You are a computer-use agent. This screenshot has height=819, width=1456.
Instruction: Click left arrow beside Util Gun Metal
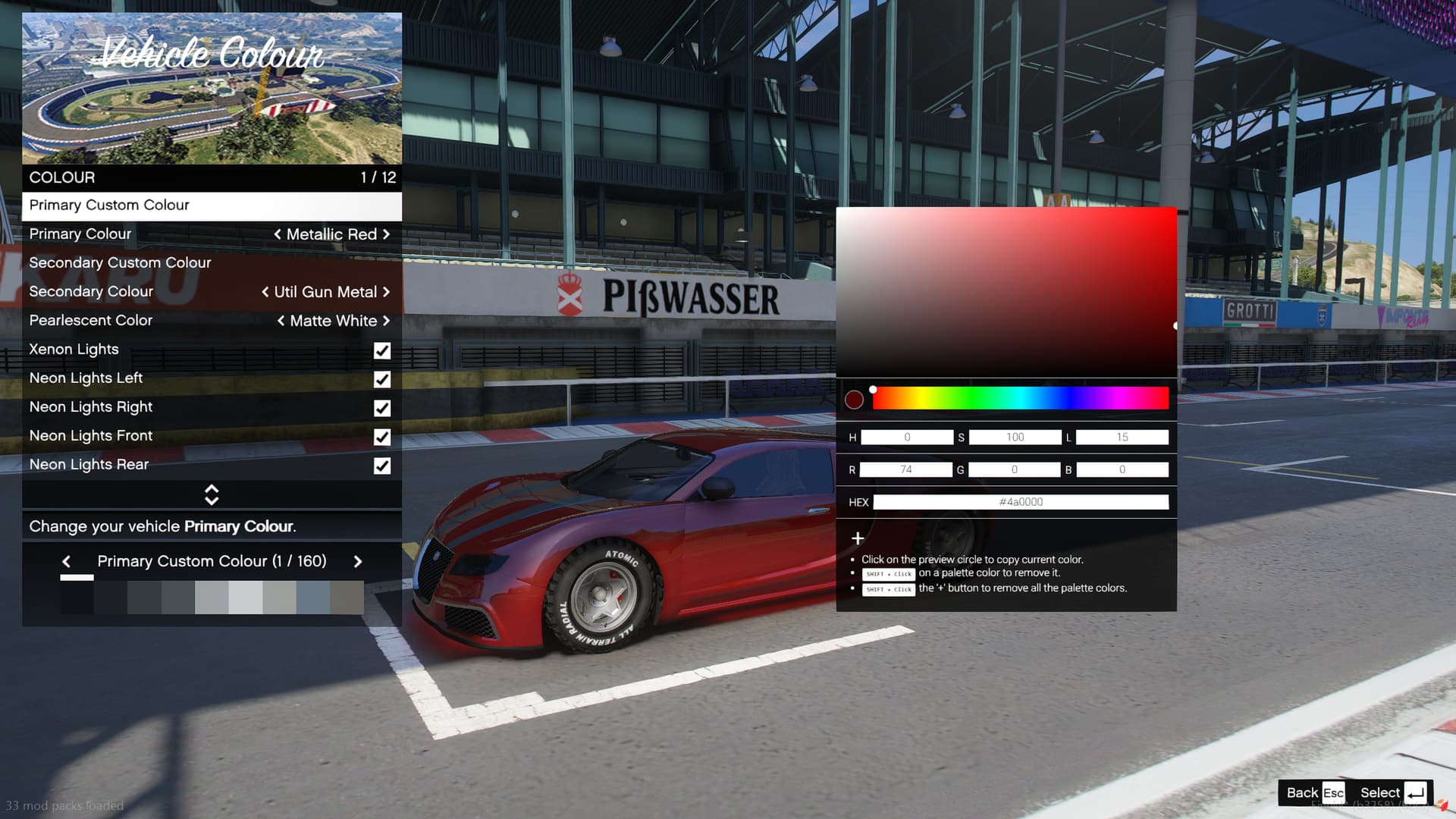tap(264, 292)
